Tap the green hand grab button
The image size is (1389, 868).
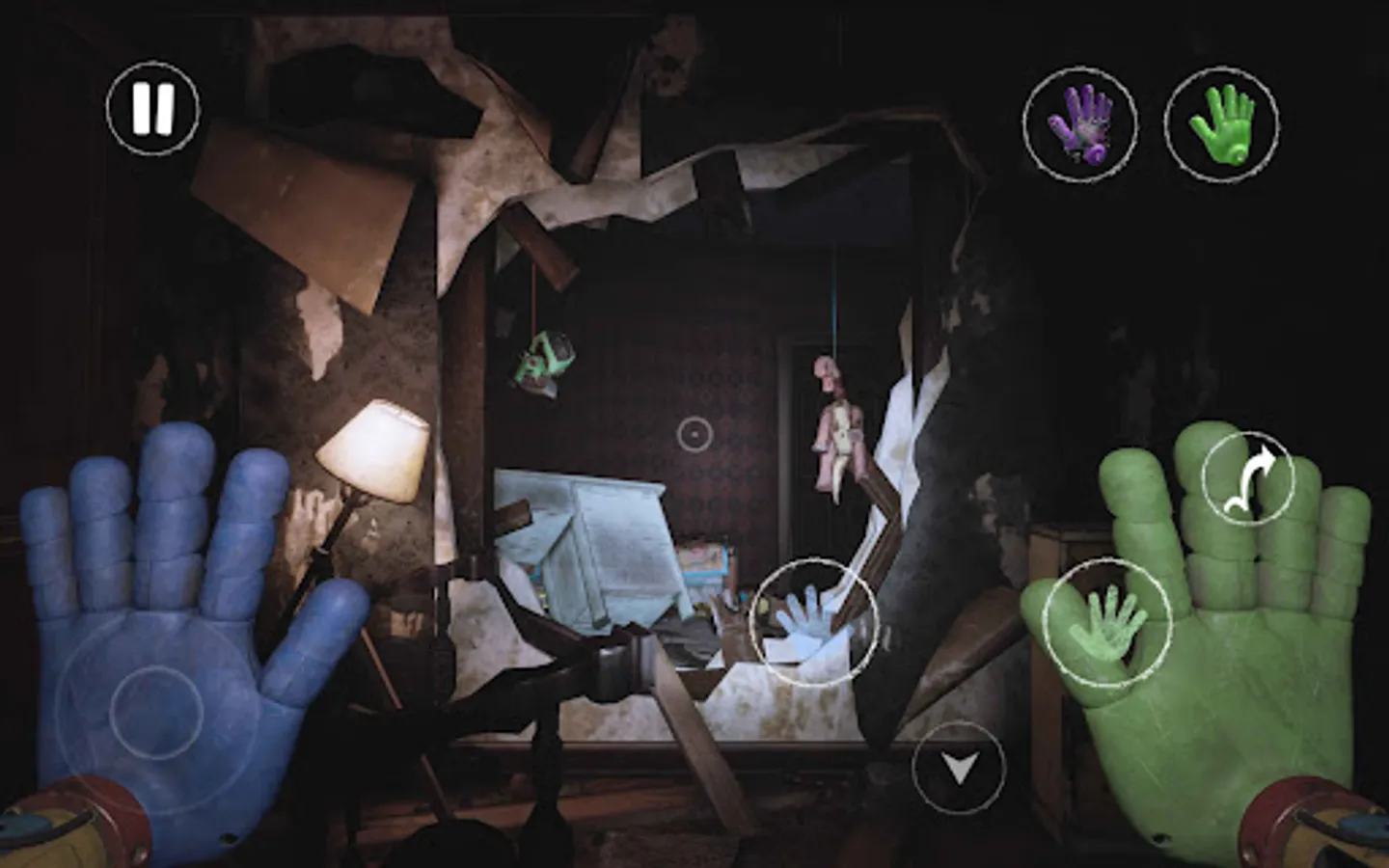click(1109, 621)
